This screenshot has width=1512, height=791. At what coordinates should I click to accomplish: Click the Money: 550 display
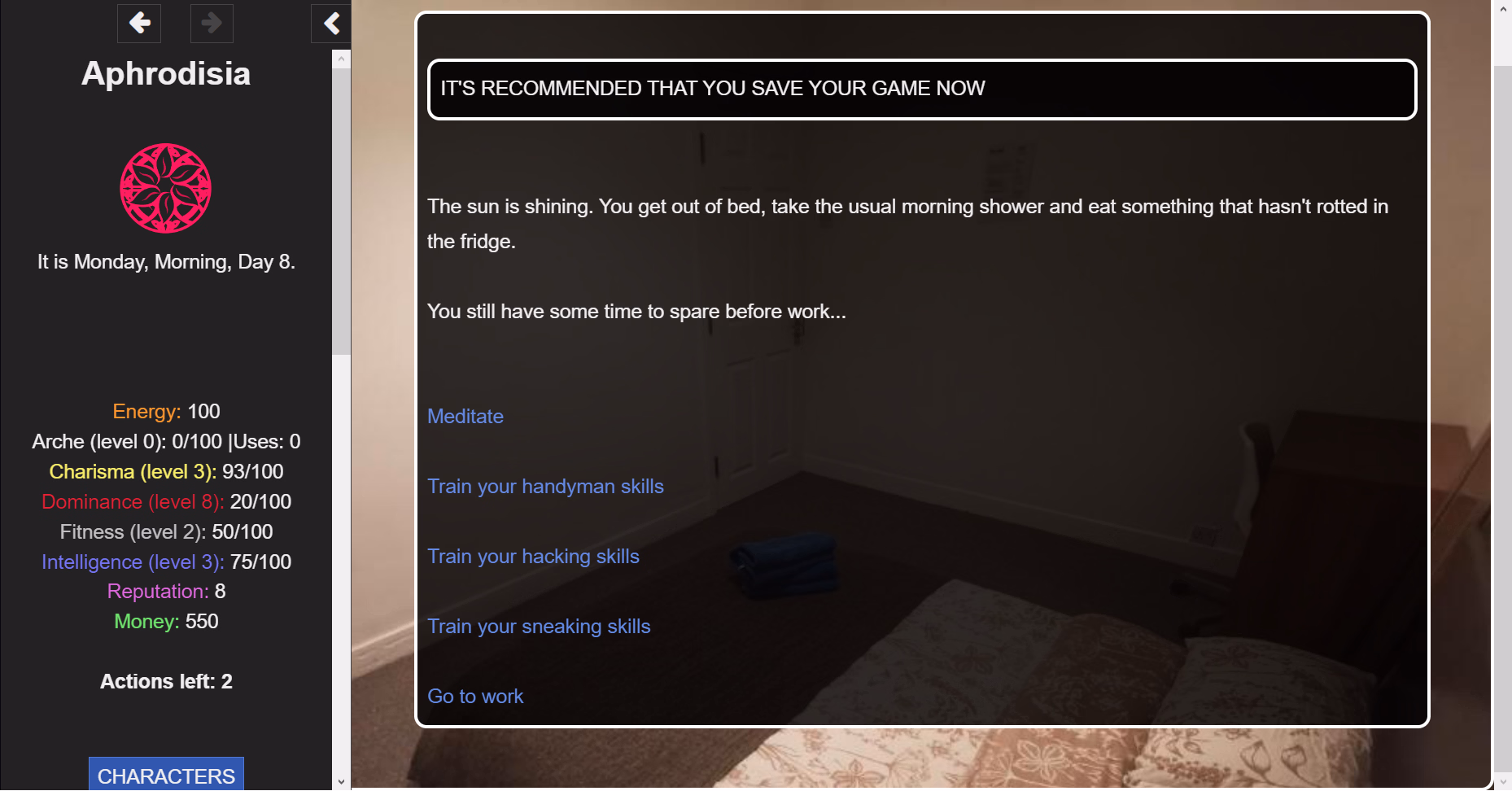point(166,621)
